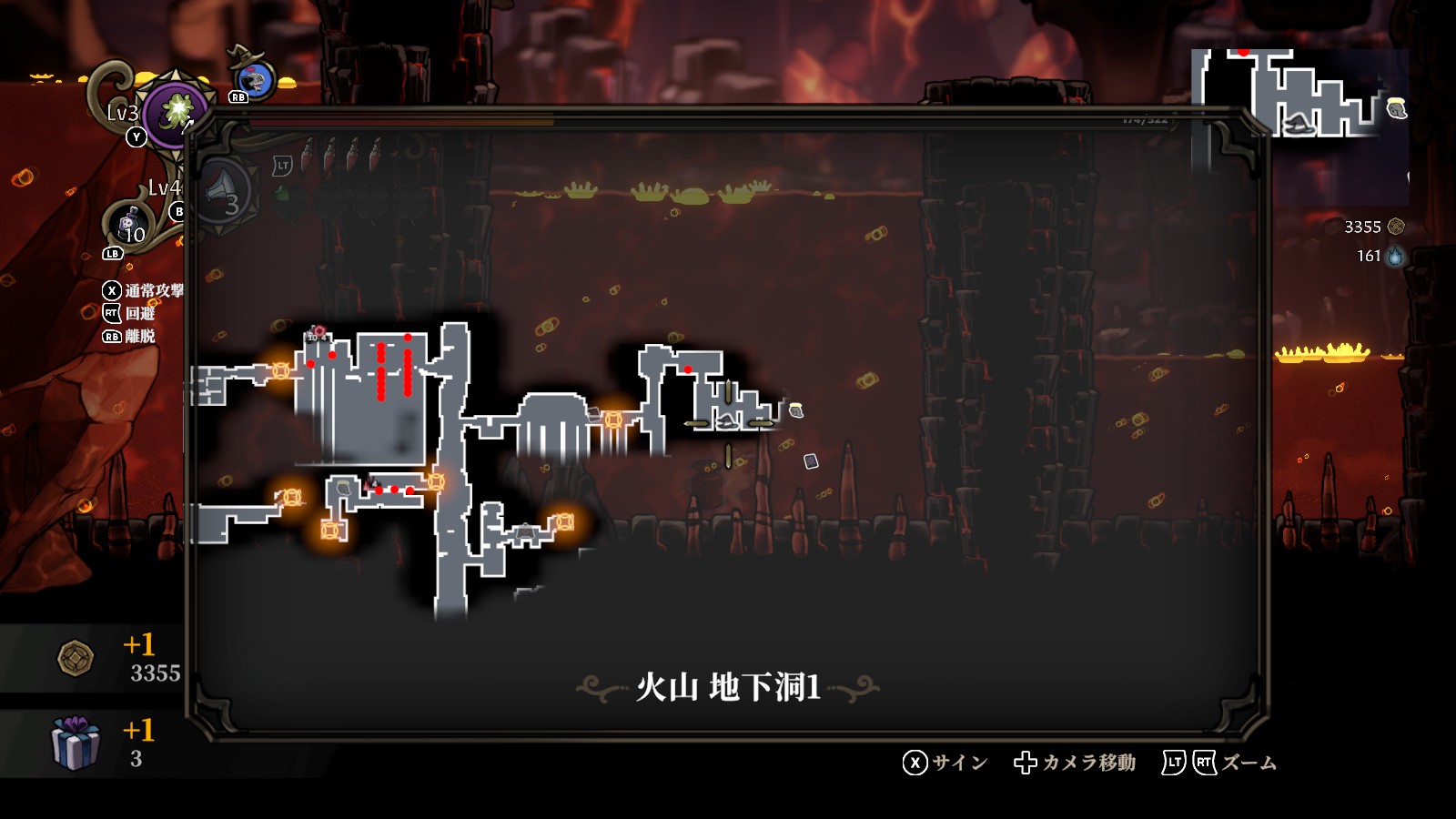This screenshot has height=819, width=1456.
Task: Select the card marker on the map
Action: click(x=811, y=461)
